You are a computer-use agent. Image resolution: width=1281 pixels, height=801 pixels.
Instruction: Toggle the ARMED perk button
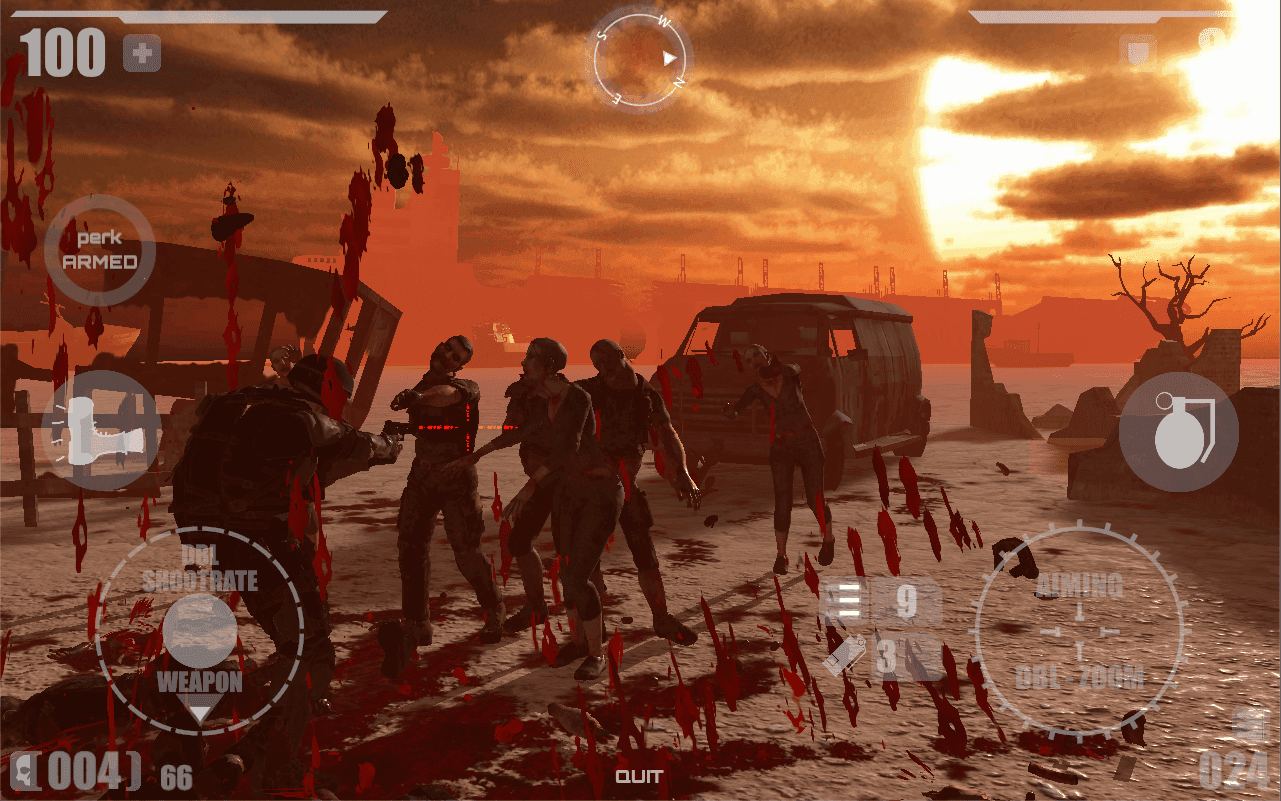point(99,249)
